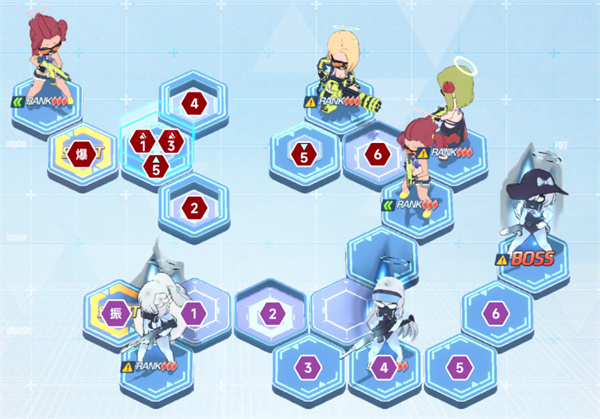Select the red number 4 hex tile
600x419 pixels.
(x=194, y=101)
